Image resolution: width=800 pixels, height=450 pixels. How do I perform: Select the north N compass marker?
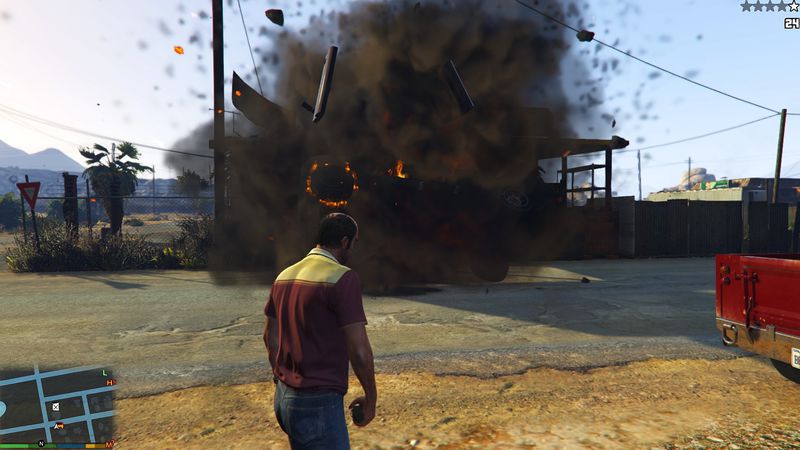(x=41, y=443)
